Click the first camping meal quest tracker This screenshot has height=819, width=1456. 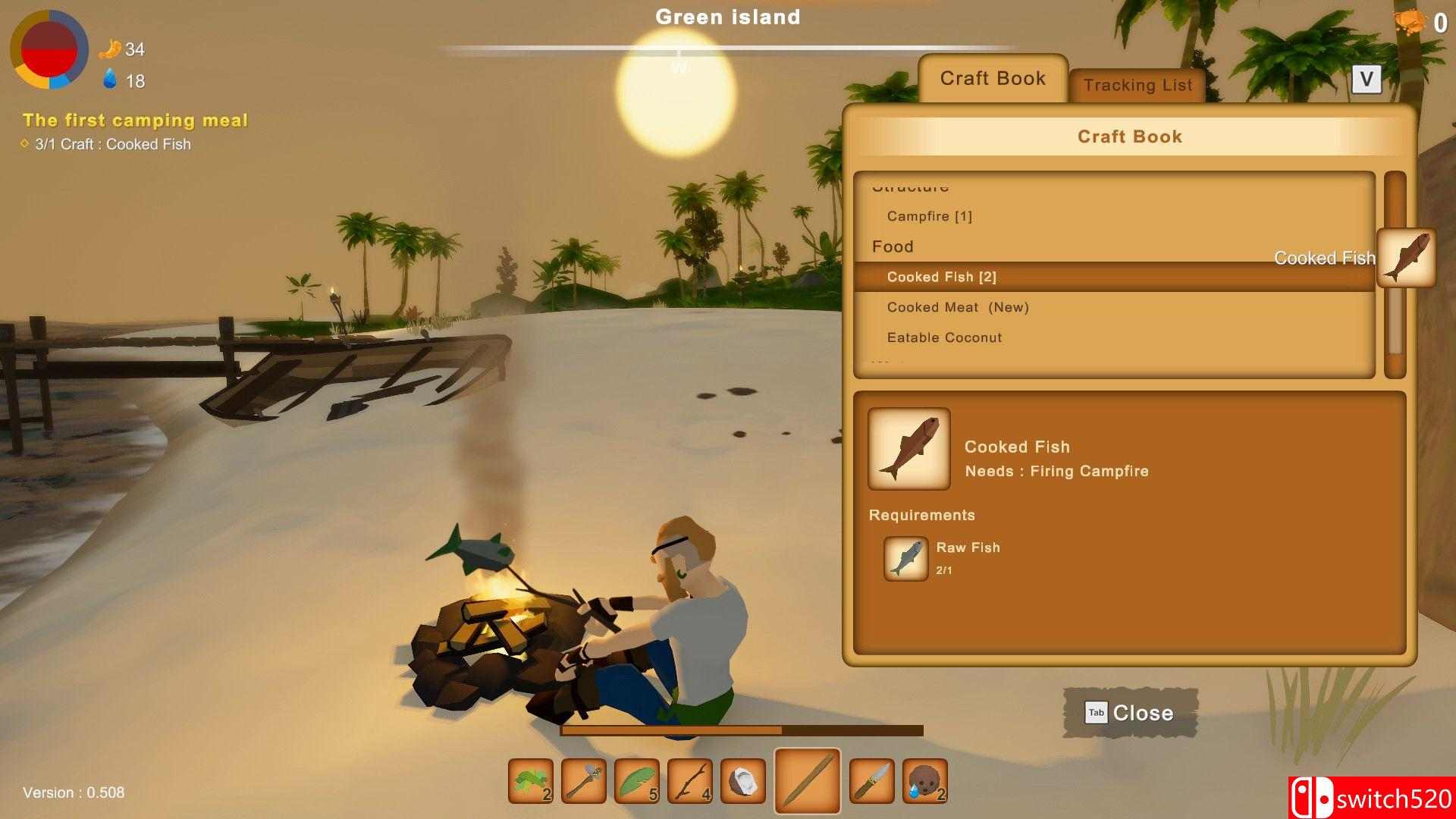click(x=135, y=121)
